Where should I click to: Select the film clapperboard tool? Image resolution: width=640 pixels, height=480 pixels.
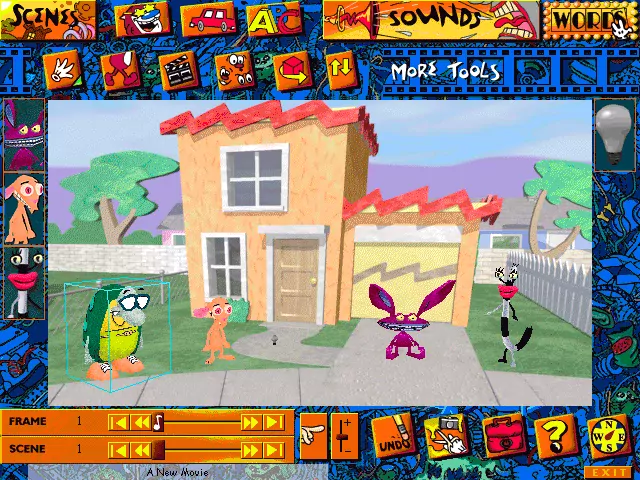177,70
